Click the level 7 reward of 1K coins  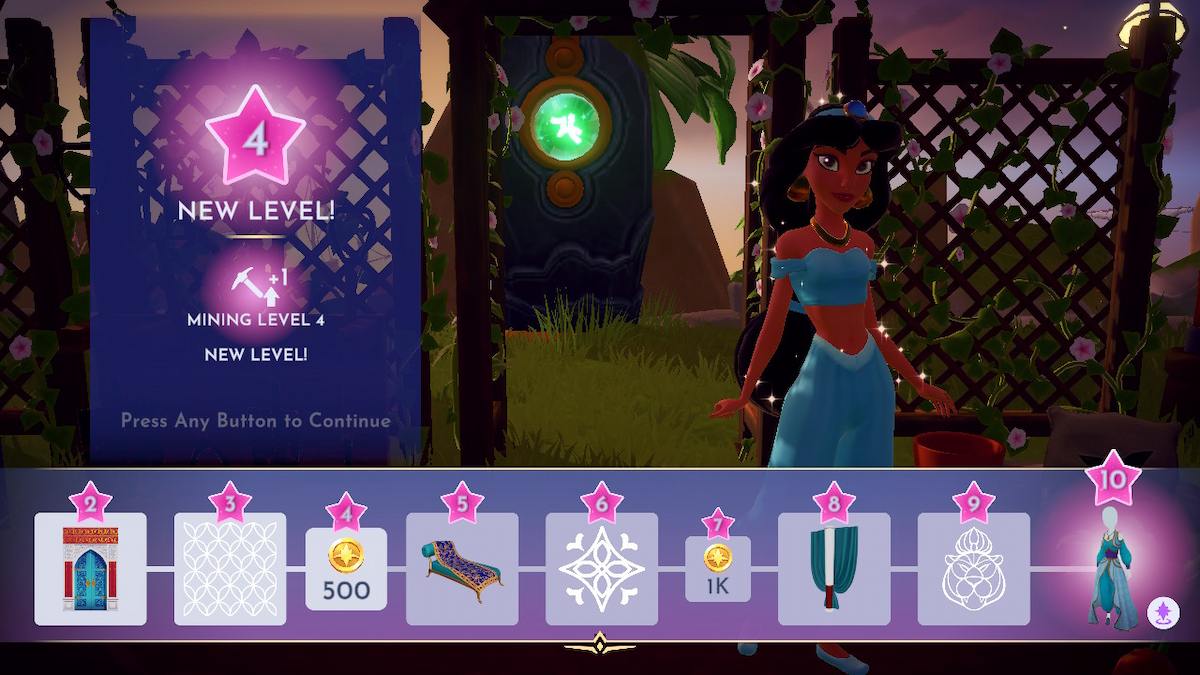[717, 569]
